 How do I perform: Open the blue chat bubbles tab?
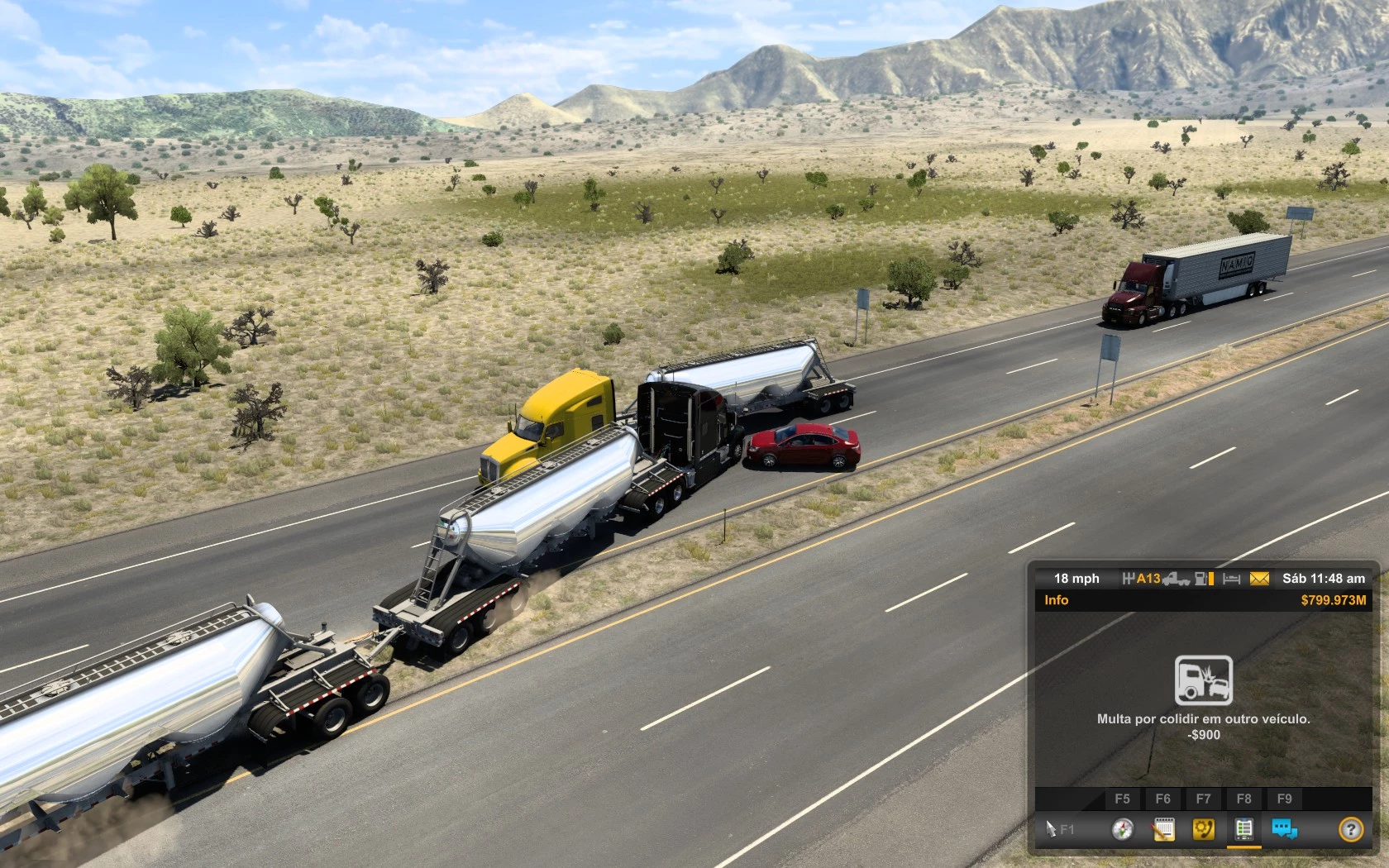coord(1284,829)
